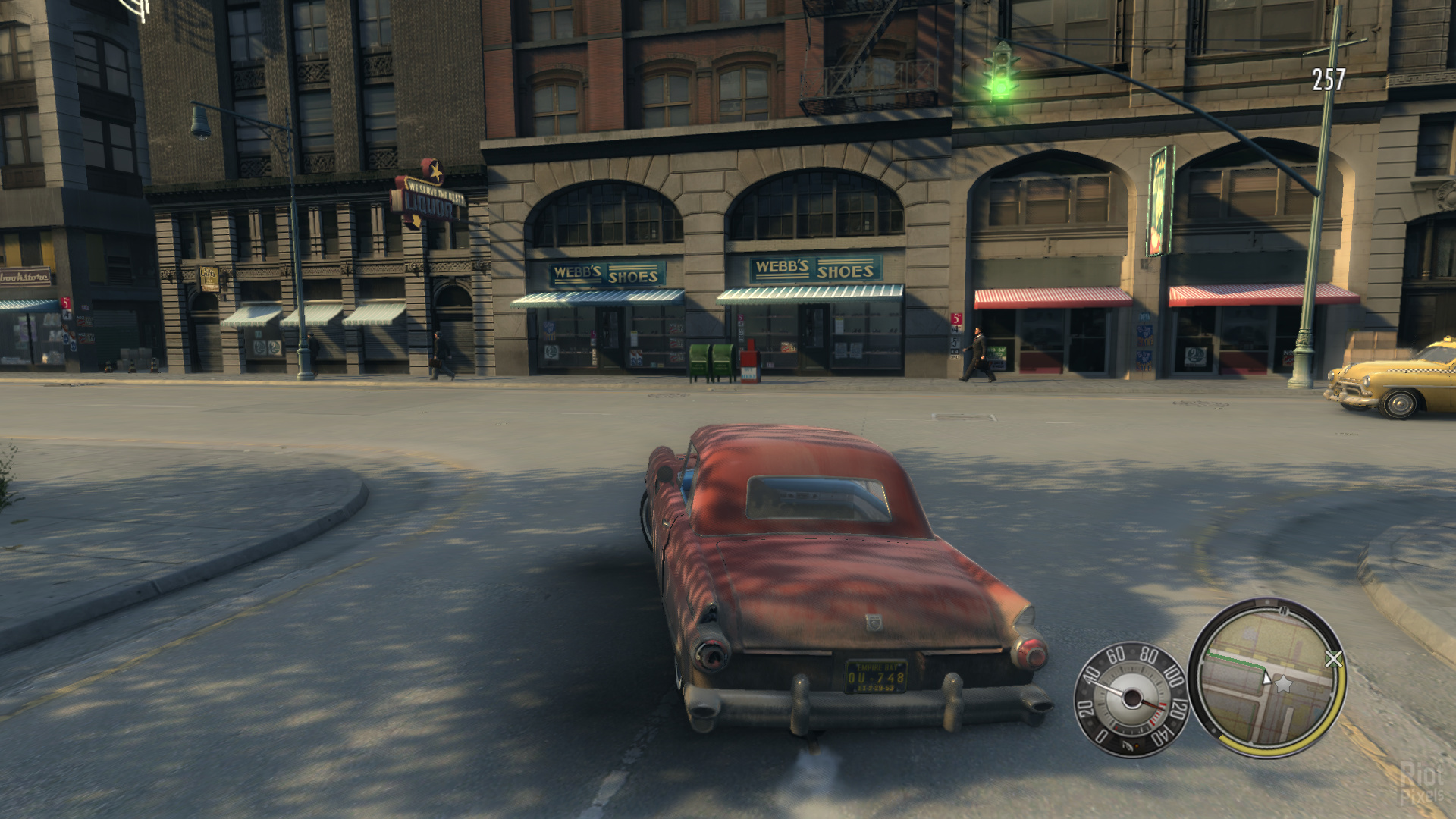Click the north compass indicator on minimap

(x=1283, y=609)
